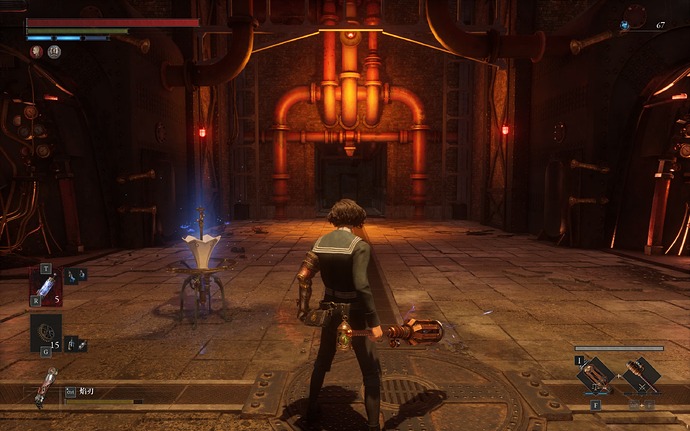The width and height of the screenshot is (690, 431).
Task: Click the grey round status icon
Action: pyautogui.click(x=54, y=52)
